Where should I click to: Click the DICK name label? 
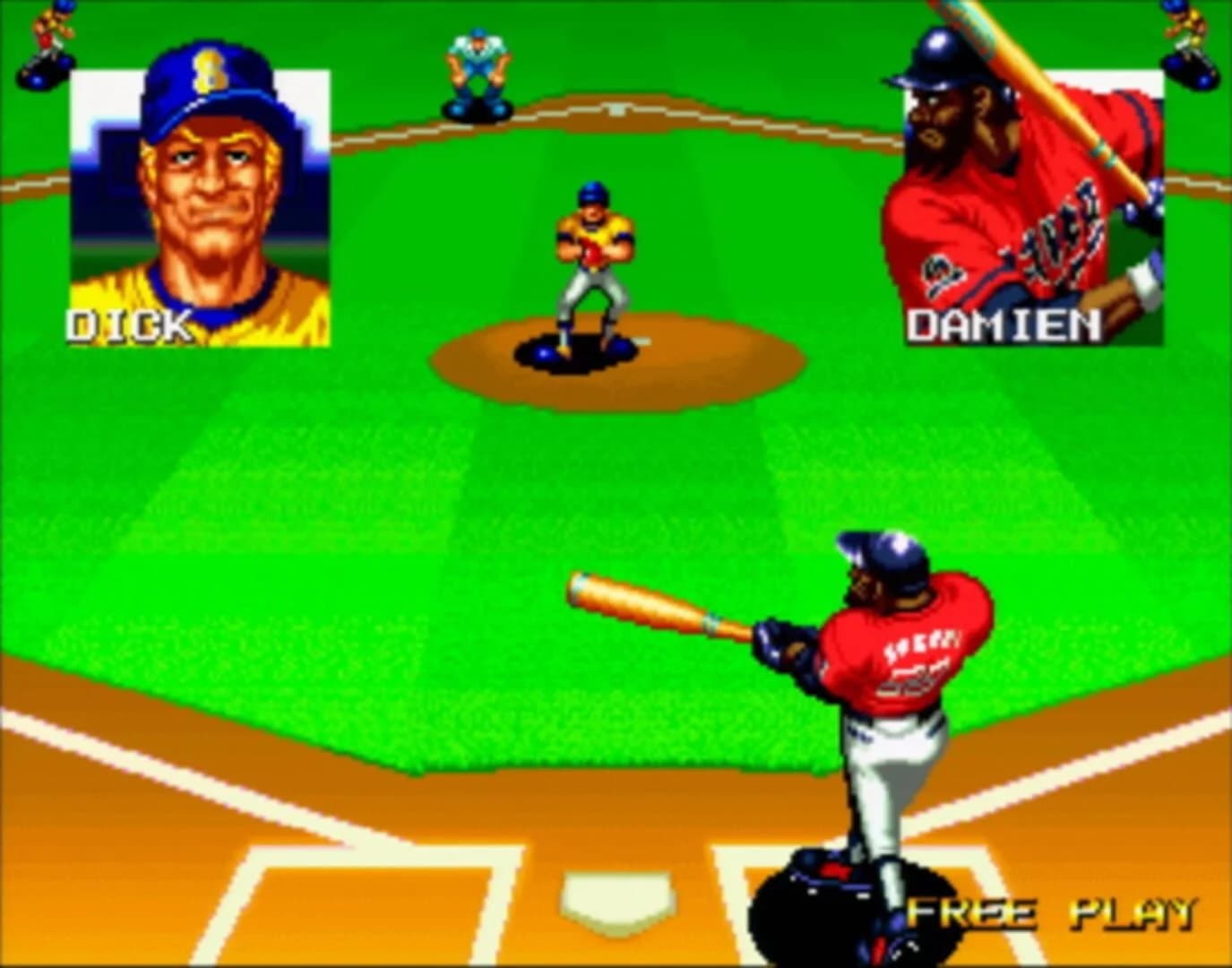coord(128,324)
